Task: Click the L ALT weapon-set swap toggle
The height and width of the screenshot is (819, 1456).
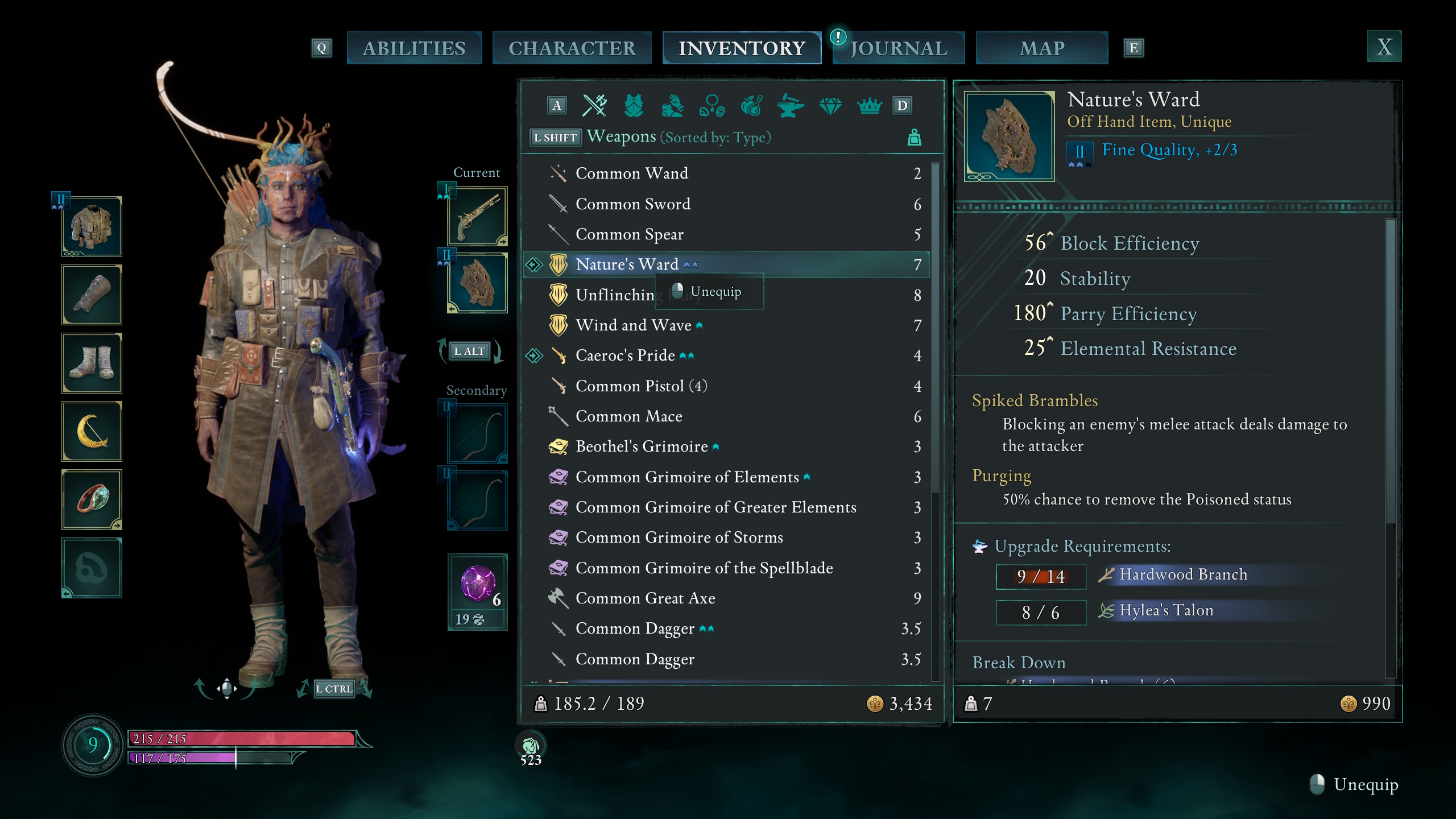Action: click(471, 351)
